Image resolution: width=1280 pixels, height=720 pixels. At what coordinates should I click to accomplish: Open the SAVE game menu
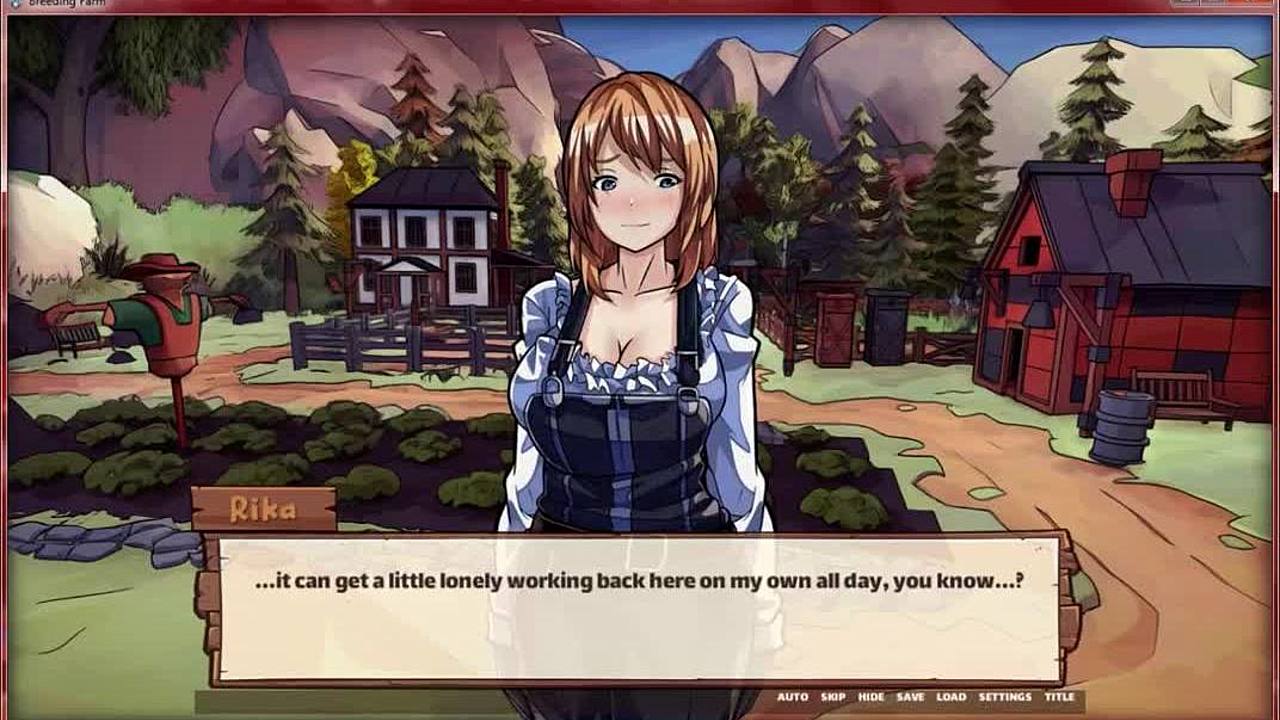[910, 697]
